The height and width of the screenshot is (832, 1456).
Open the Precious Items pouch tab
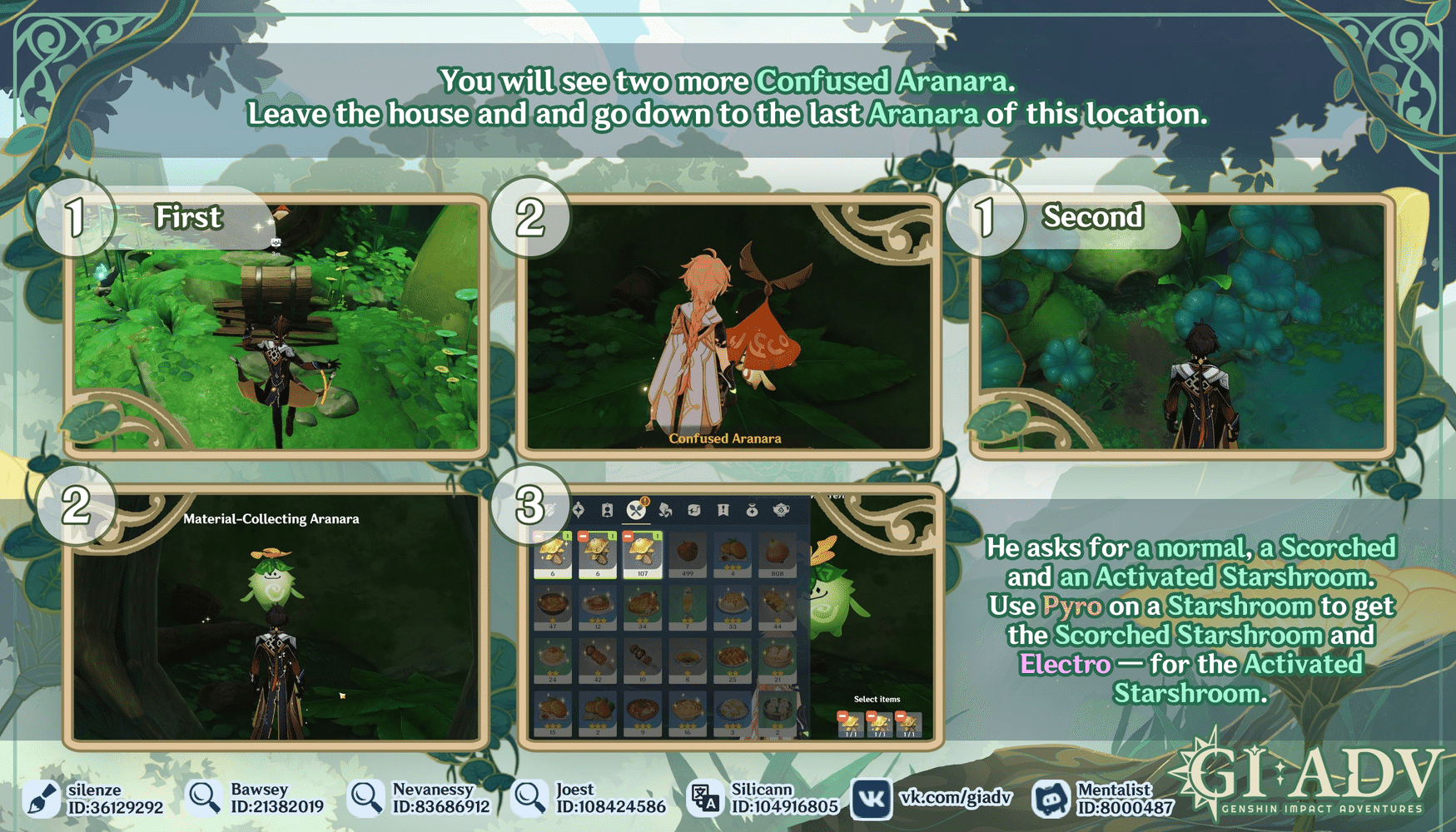tap(752, 510)
